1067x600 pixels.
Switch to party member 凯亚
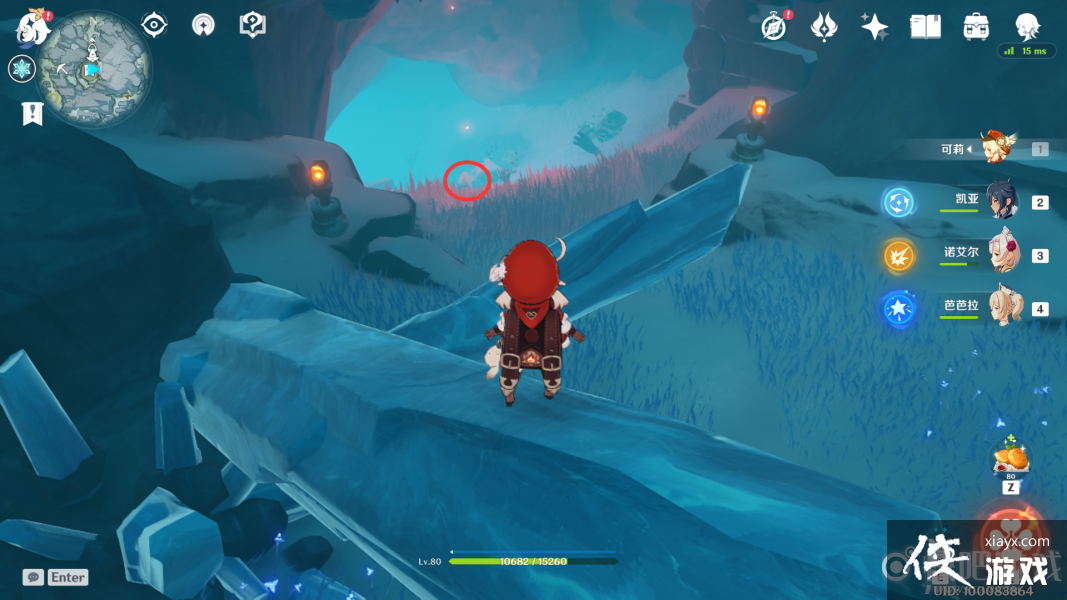pyautogui.click(x=1002, y=201)
